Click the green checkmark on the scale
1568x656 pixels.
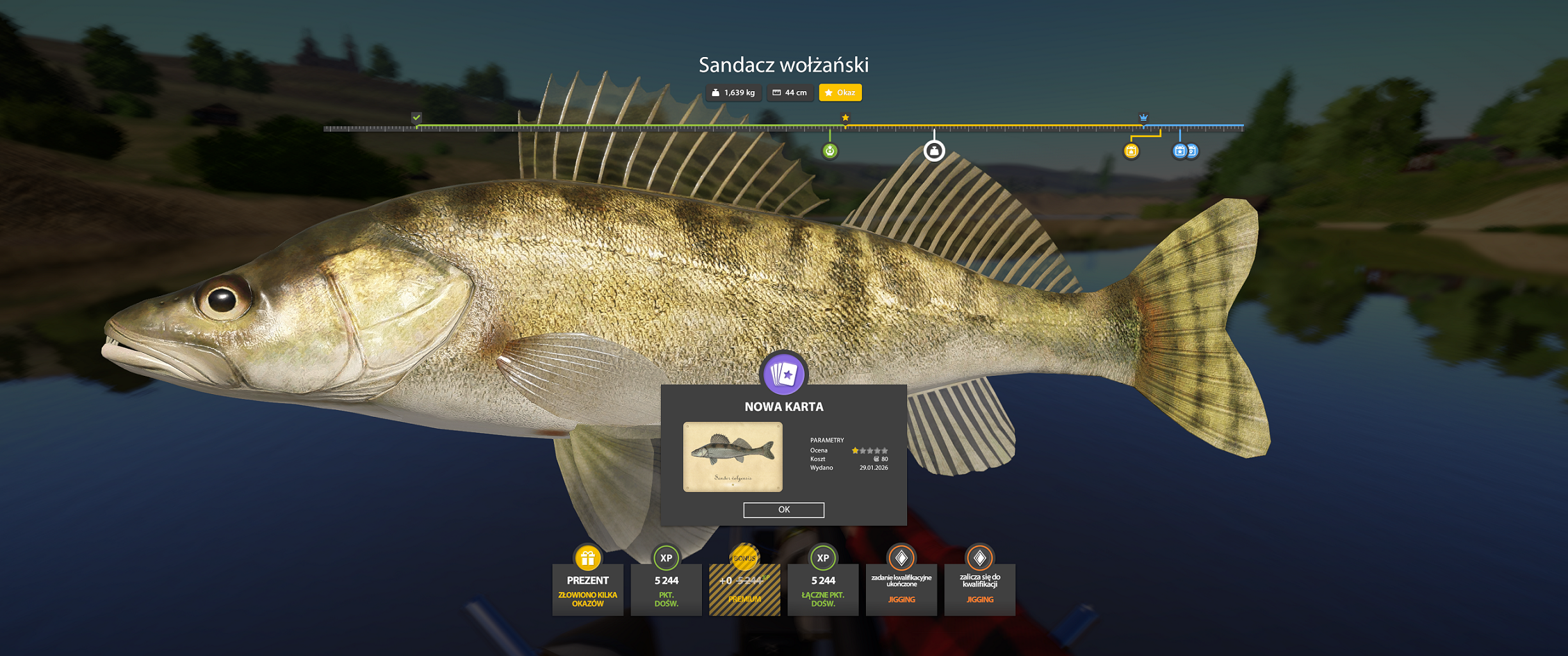416,118
